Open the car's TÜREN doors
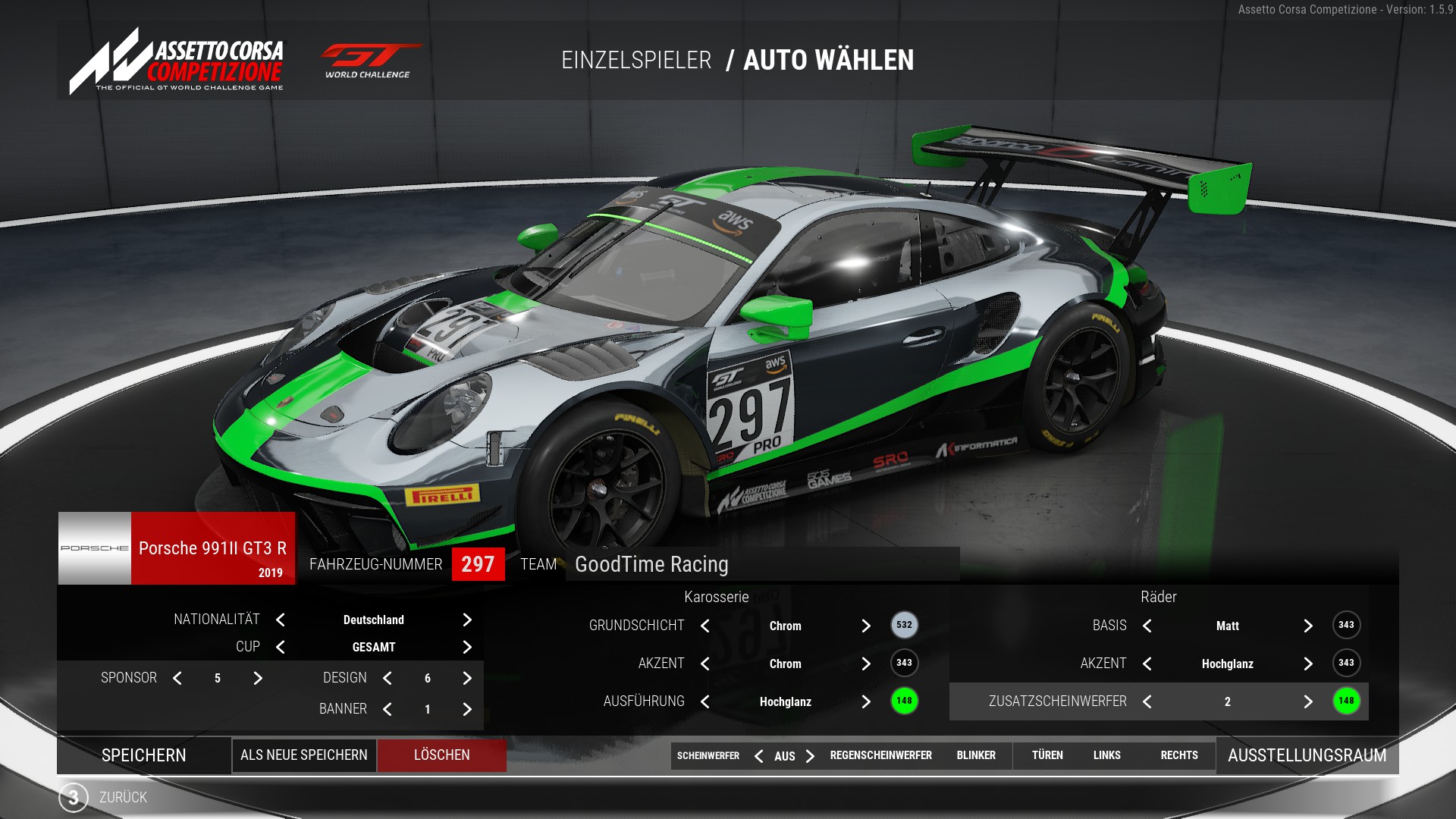1456x819 pixels. pyautogui.click(x=1047, y=755)
